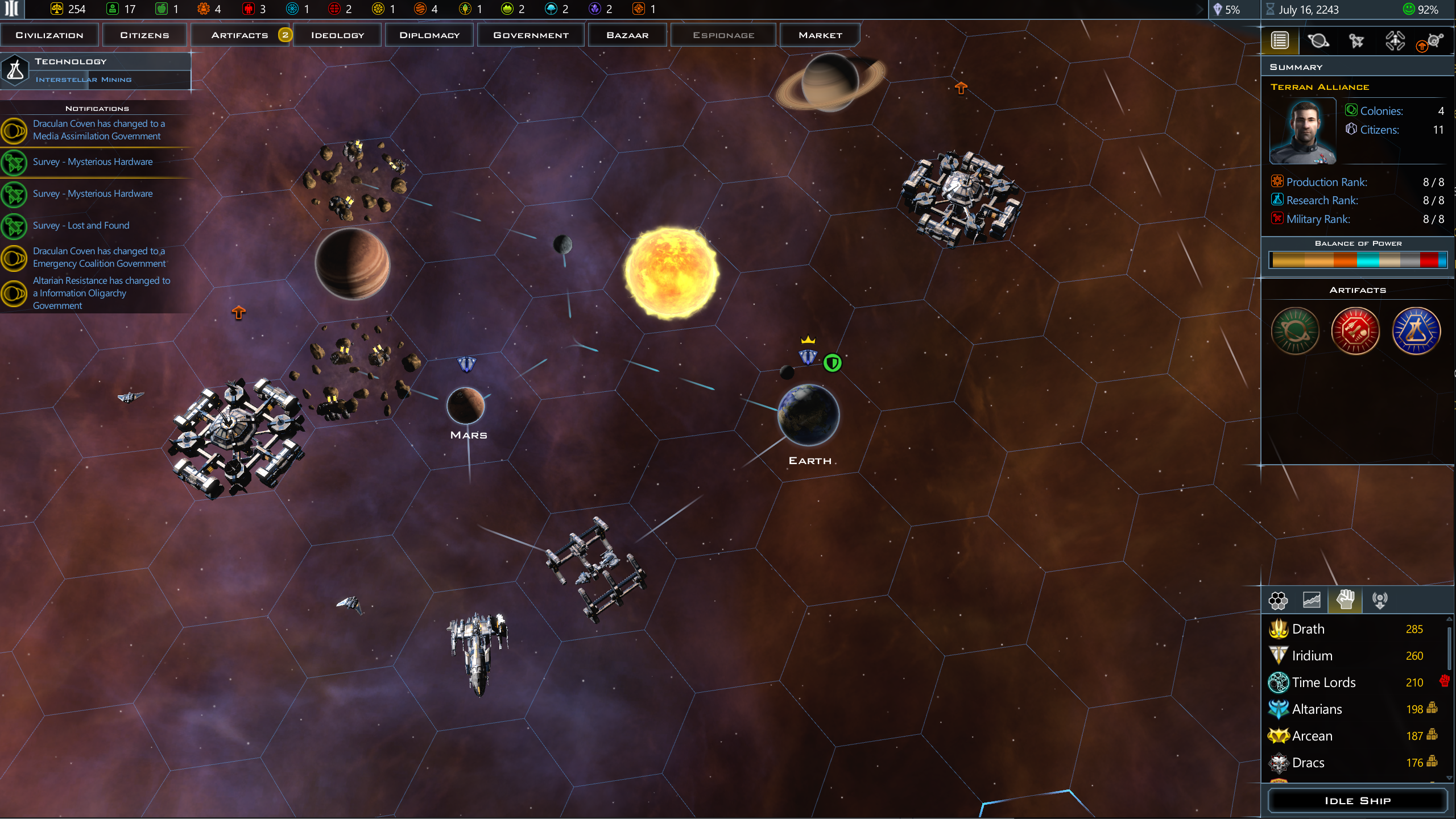Open the Market screen

coord(820,35)
